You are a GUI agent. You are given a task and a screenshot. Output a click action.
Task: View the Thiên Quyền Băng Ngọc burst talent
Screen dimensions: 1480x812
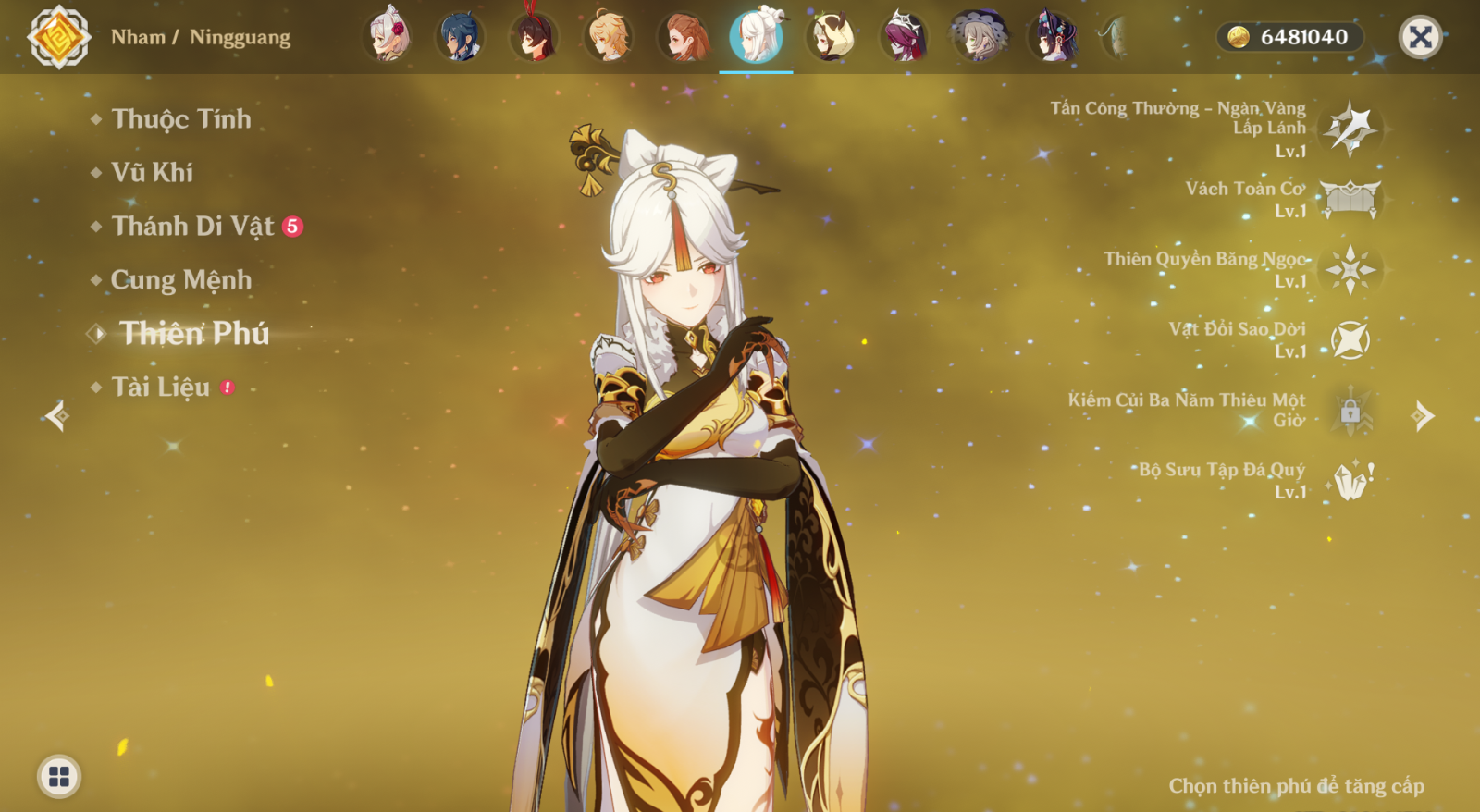[x=1350, y=269]
